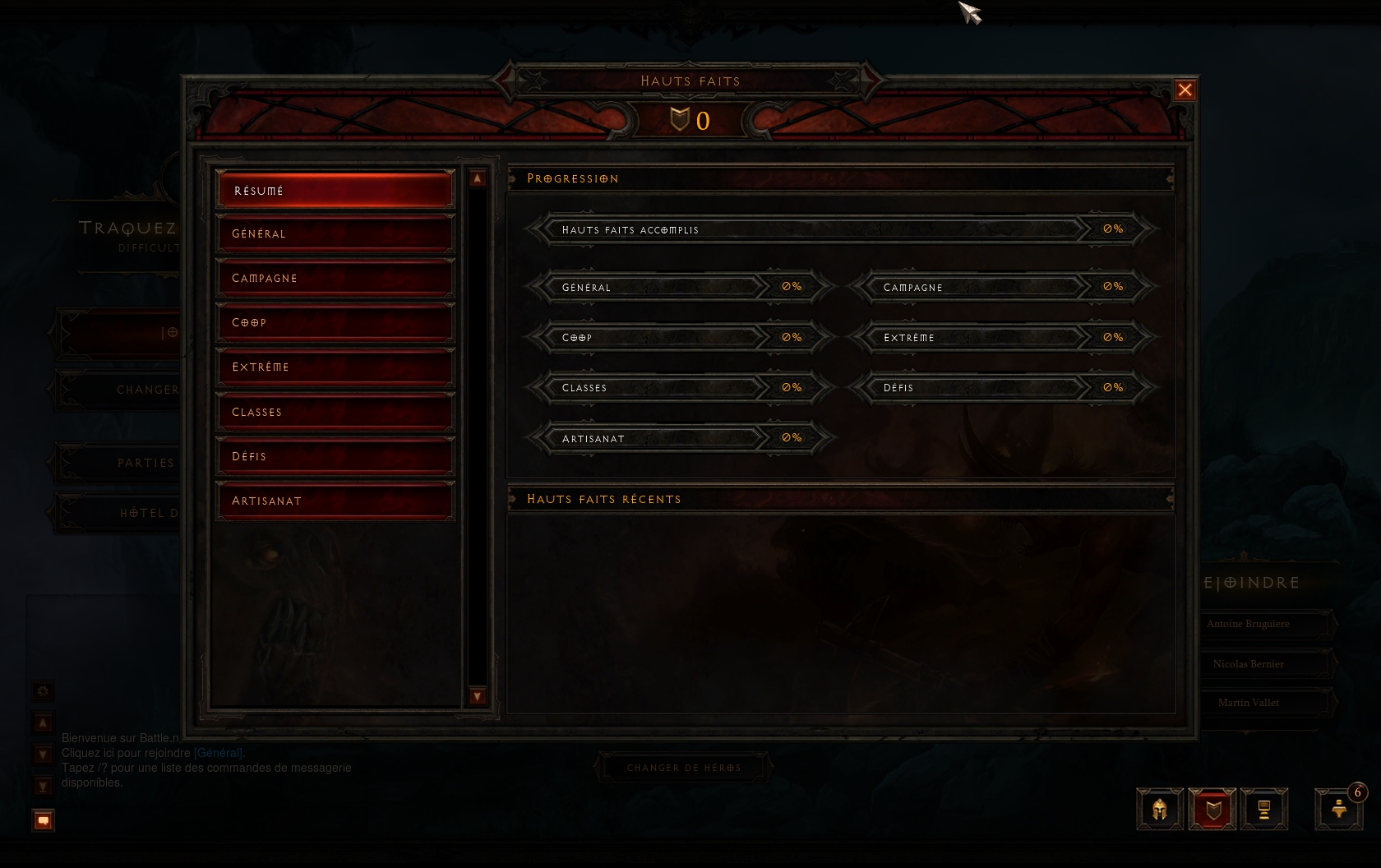Click the category list scroll-up arrow

pos(478,178)
